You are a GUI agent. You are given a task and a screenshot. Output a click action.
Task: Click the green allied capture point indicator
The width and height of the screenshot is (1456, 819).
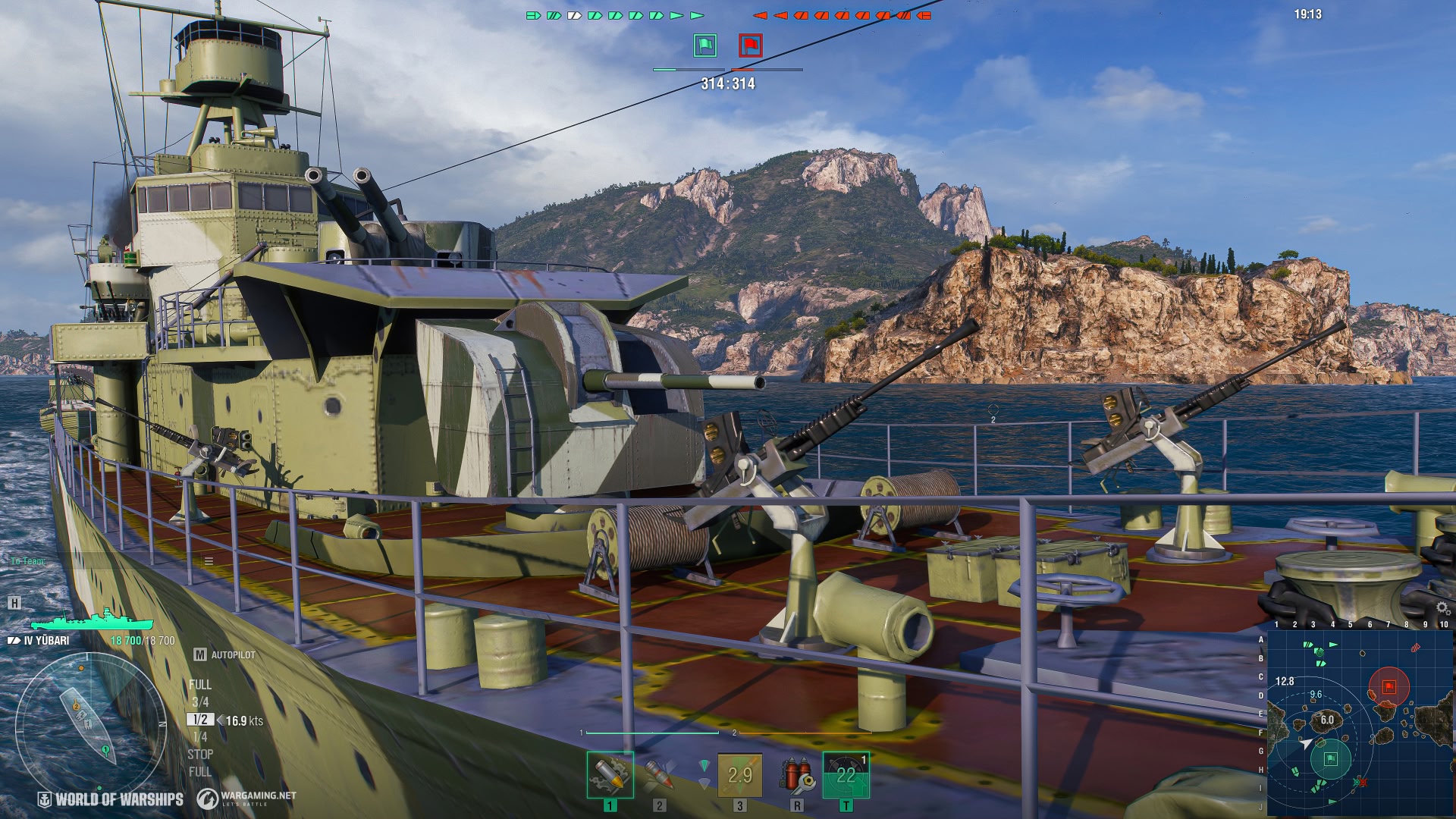click(x=705, y=45)
